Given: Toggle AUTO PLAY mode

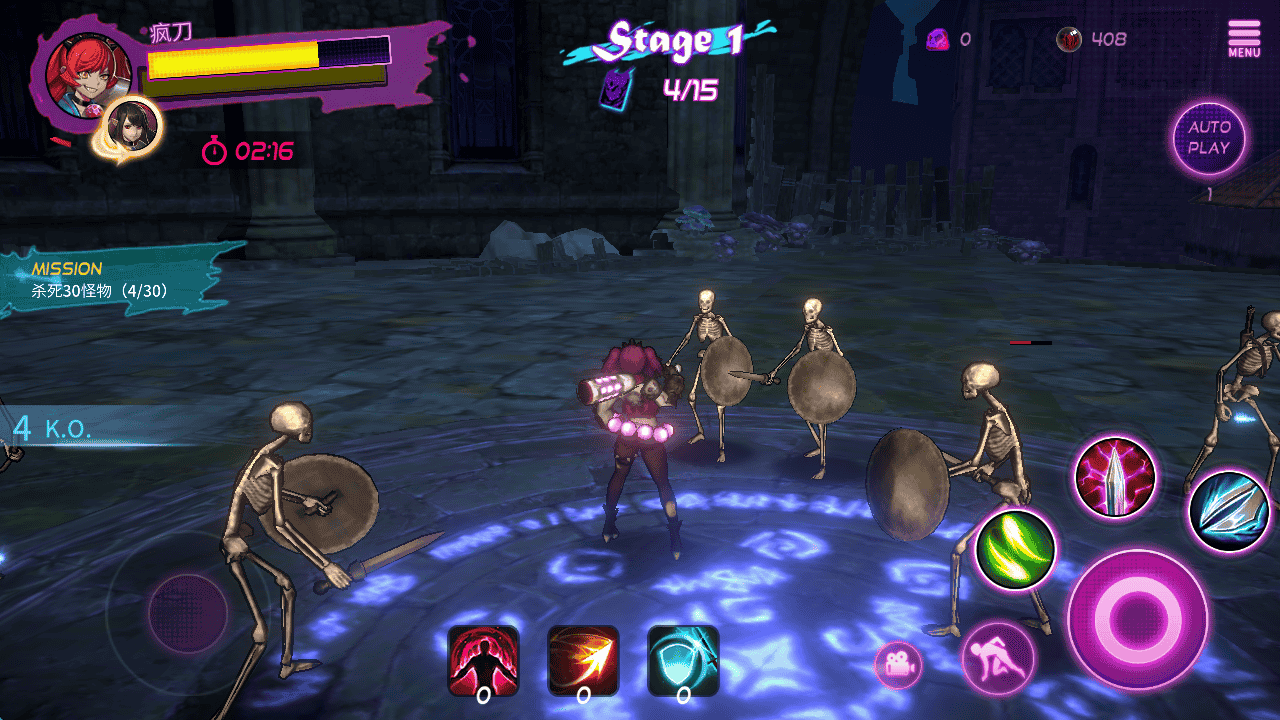Looking at the screenshot, I should 1209,138.
